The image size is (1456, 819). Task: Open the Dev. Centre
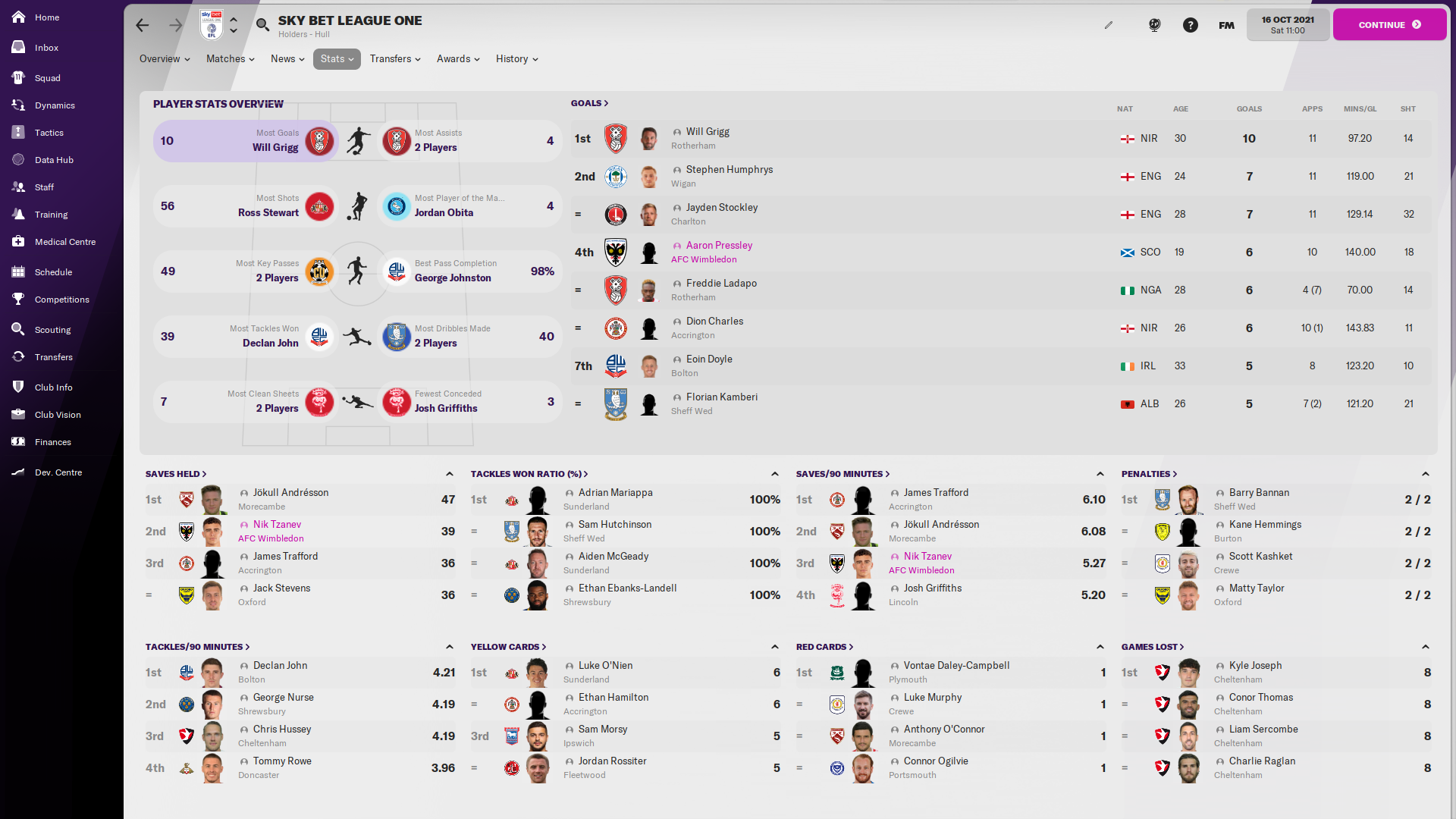(57, 472)
